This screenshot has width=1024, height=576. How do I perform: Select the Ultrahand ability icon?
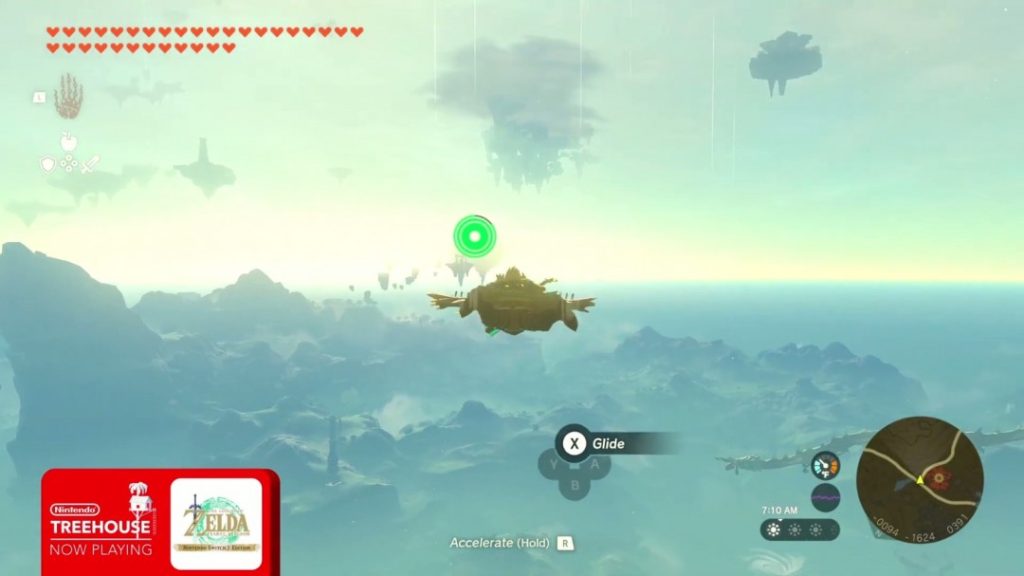click(x=68, y=96)
